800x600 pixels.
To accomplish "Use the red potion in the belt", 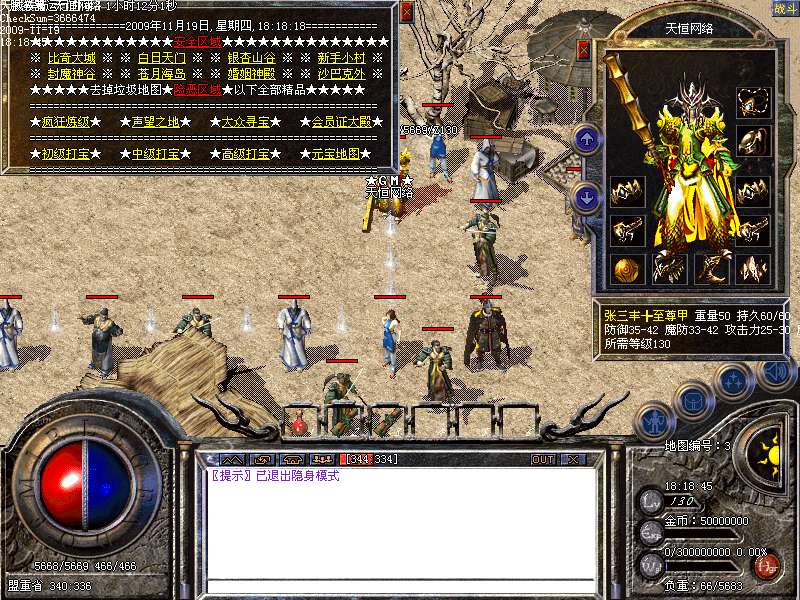I will coord(299,423).
